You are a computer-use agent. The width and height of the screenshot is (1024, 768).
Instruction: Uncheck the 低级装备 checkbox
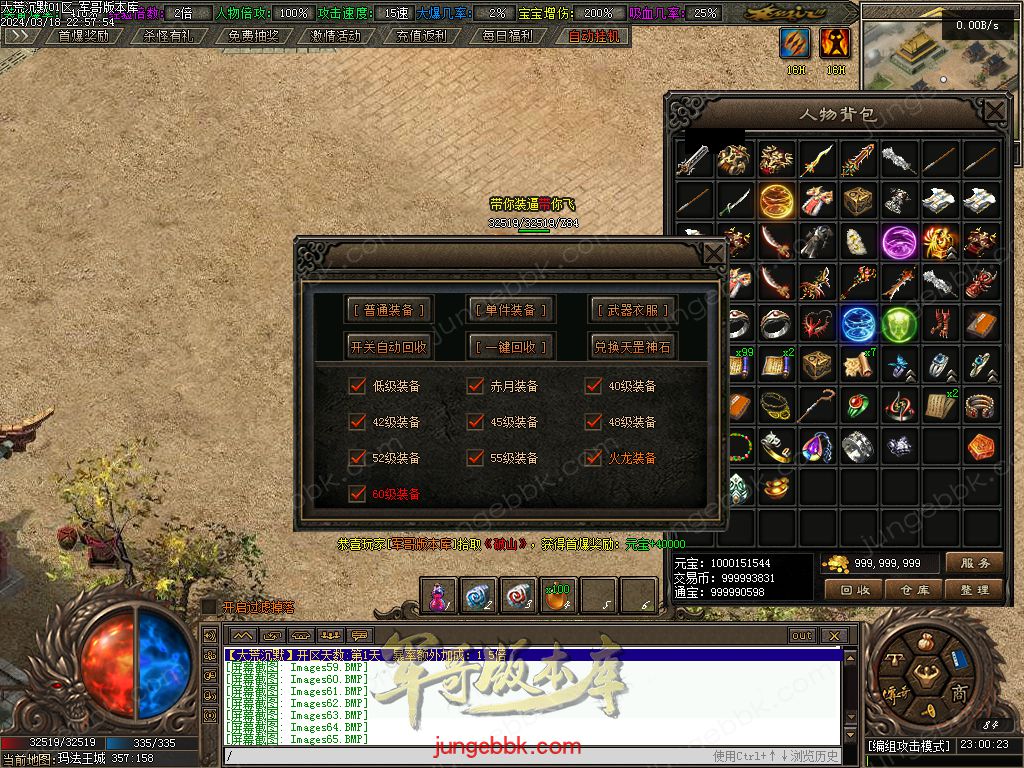click(x=357, y=386)
